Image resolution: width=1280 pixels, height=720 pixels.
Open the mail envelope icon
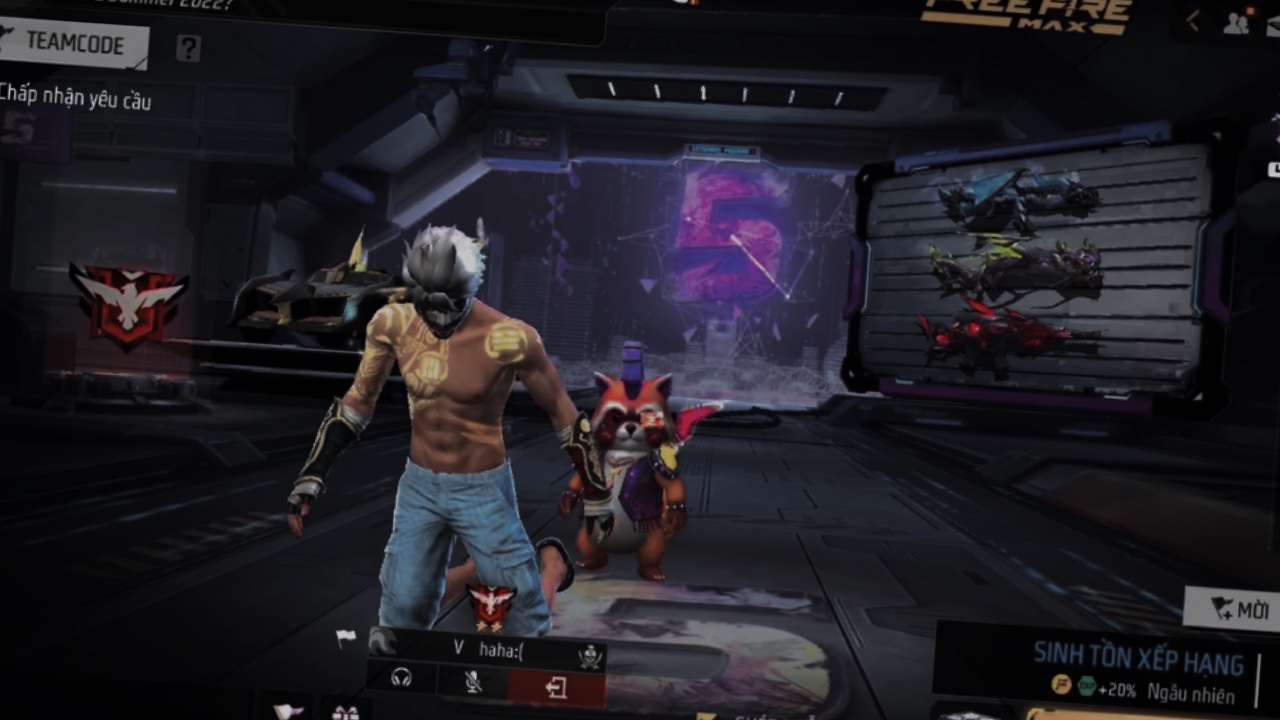pyautogui.click(x=288, y=712)
